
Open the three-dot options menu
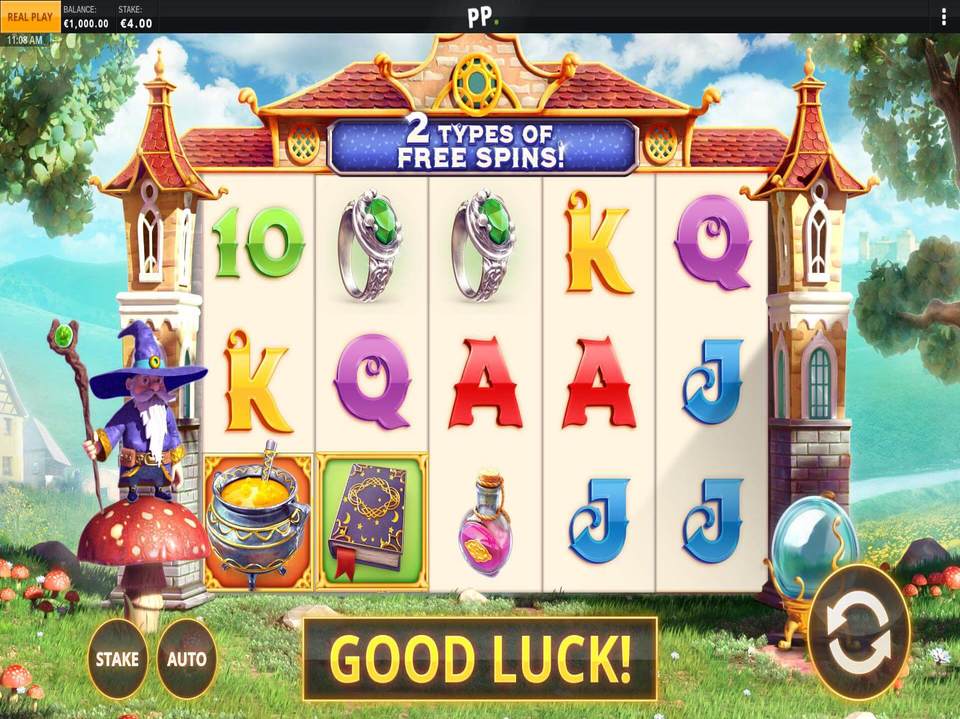[x=943, y=17]
